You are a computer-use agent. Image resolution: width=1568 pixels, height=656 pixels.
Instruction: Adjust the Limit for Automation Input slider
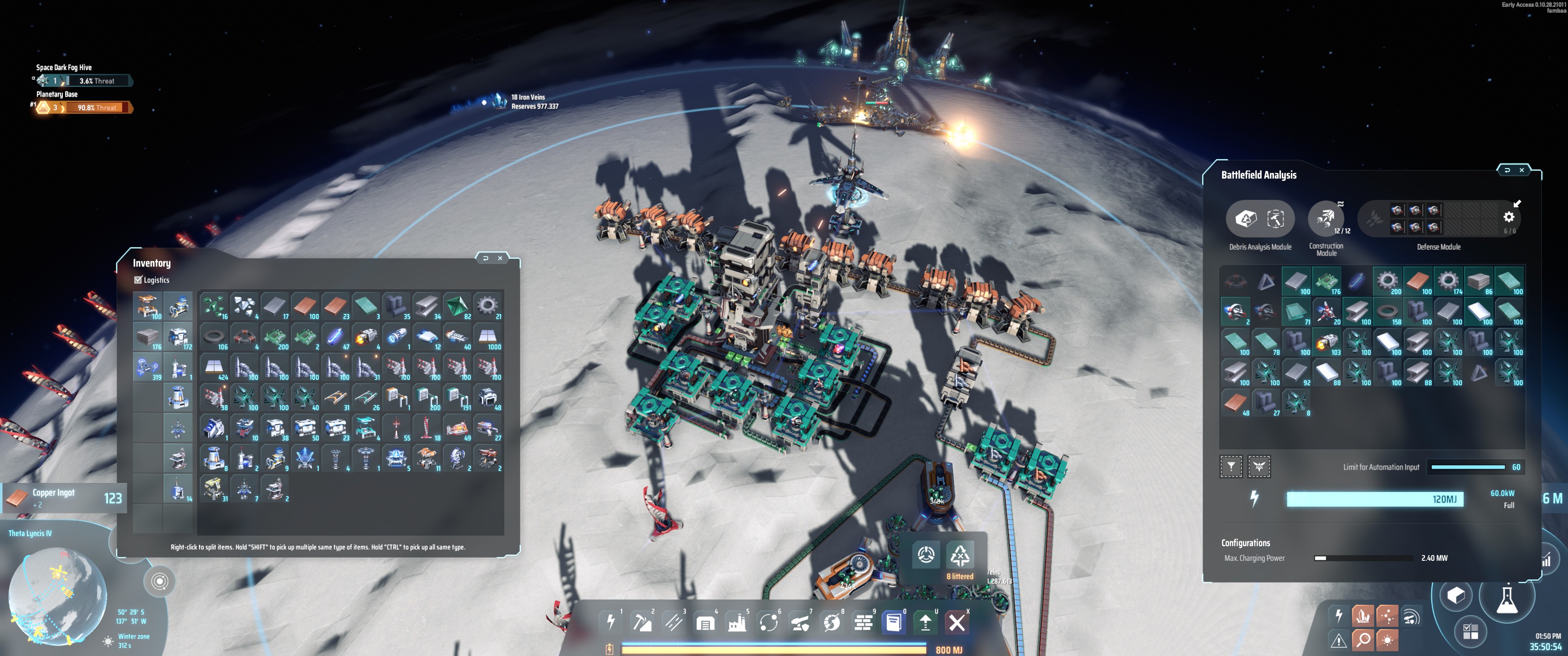tap(1468, 467)
